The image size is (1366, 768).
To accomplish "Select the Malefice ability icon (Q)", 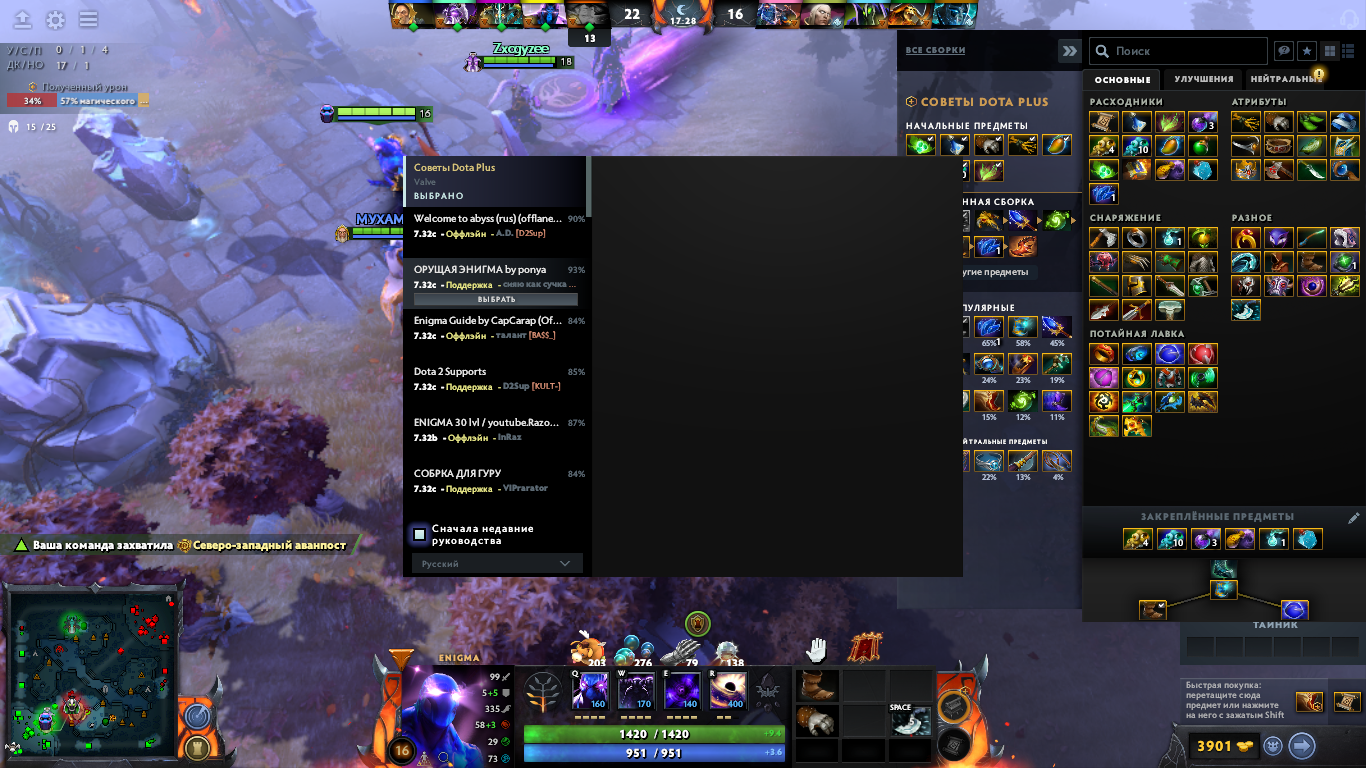I will coord(589,691).
